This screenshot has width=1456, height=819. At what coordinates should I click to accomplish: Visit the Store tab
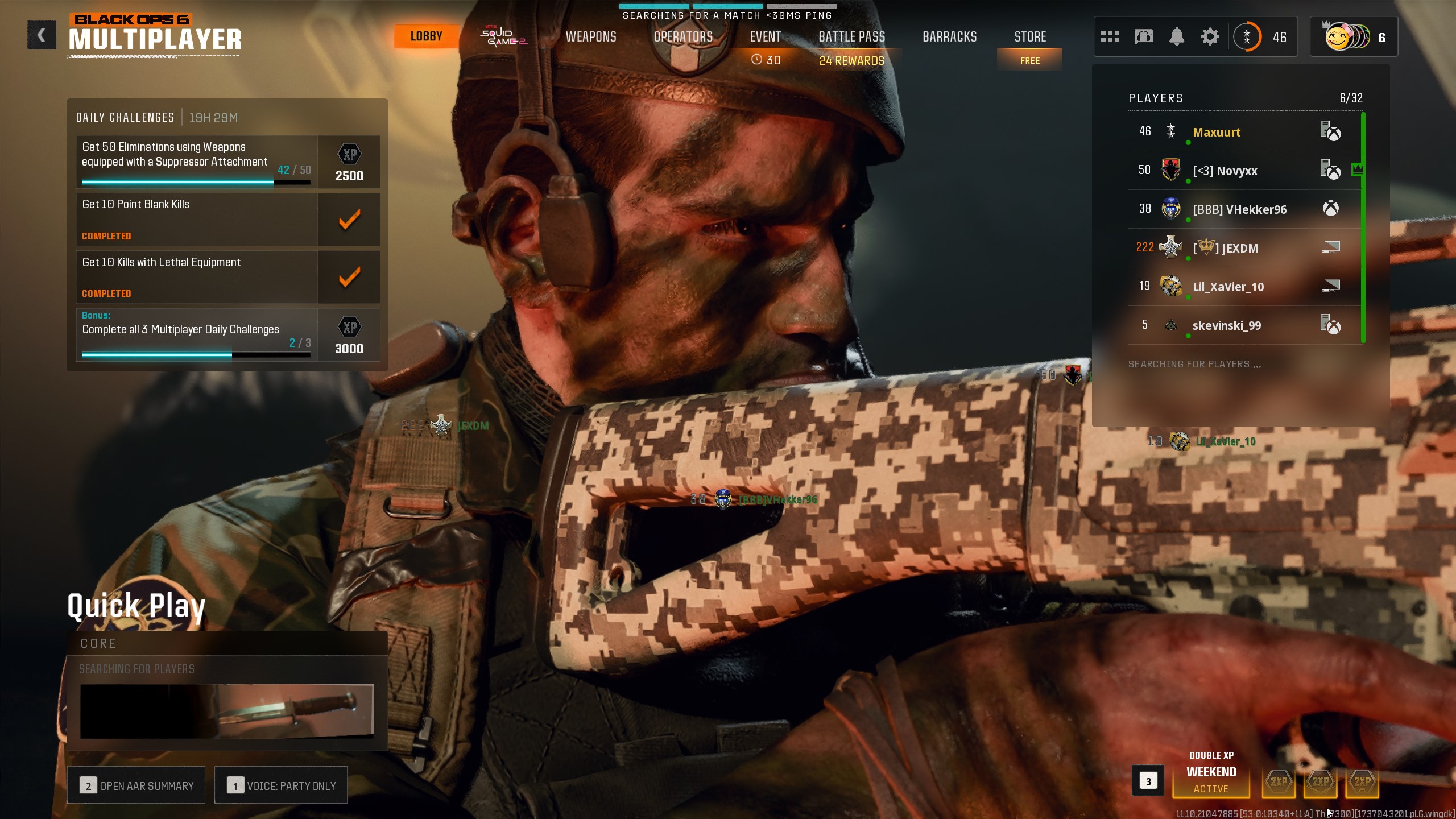pos(1030,37)
